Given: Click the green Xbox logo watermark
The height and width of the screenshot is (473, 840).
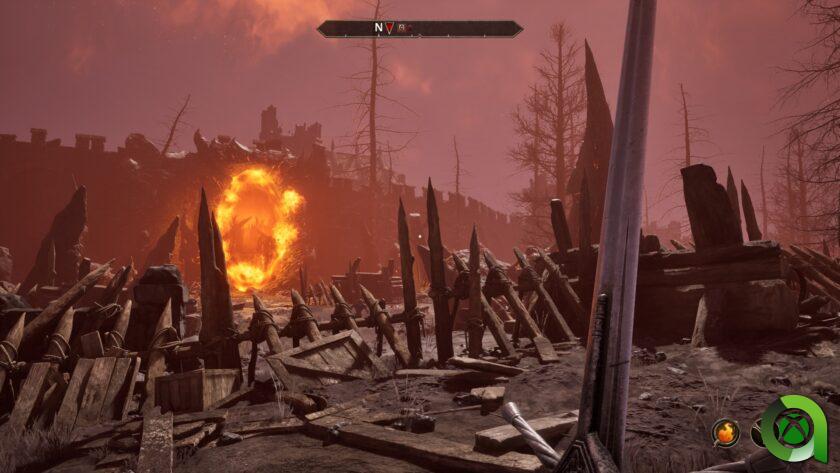Looking at the screenshot, I should pos(793,429).
